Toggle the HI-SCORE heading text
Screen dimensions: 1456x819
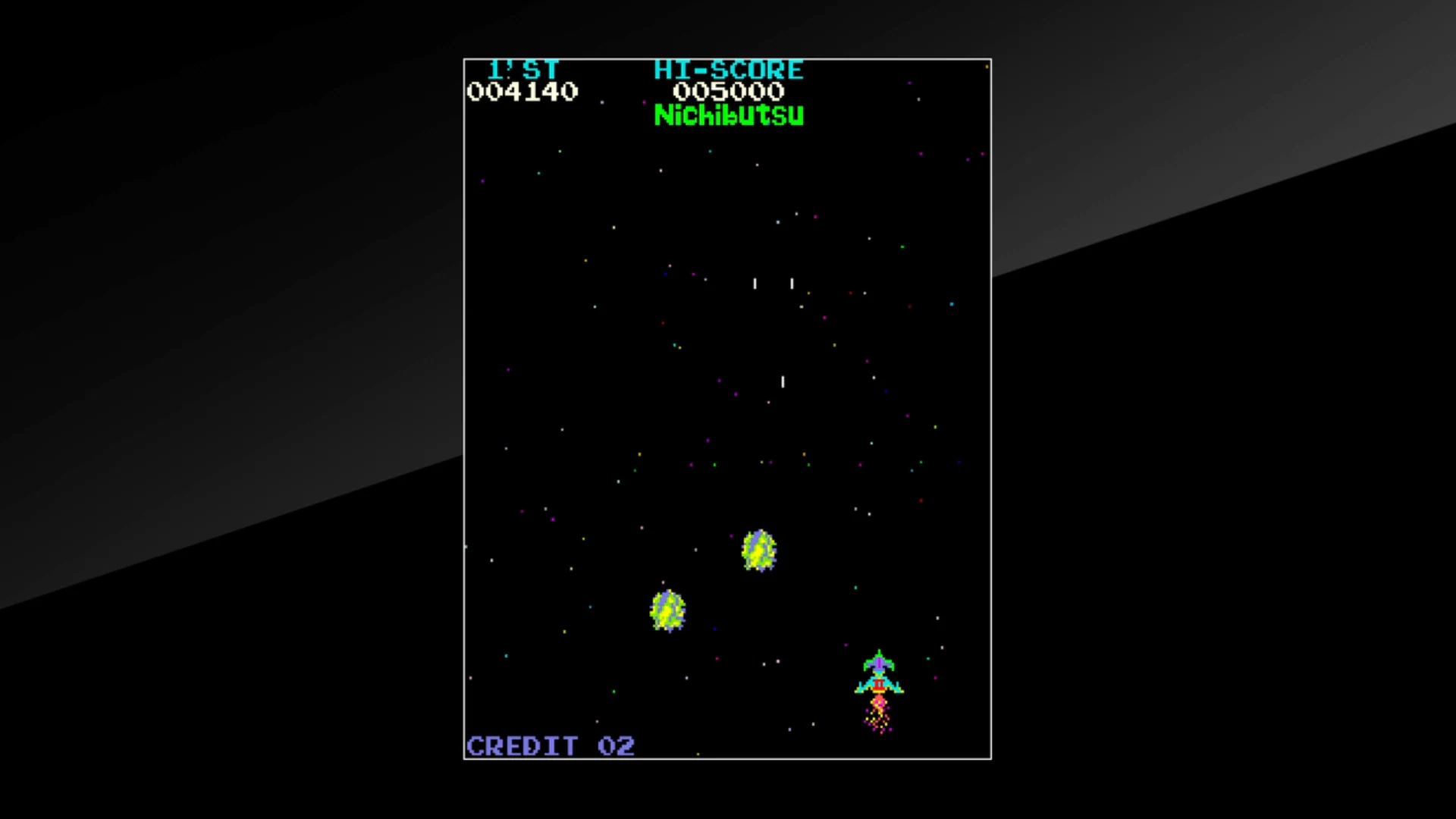[727, 69]
